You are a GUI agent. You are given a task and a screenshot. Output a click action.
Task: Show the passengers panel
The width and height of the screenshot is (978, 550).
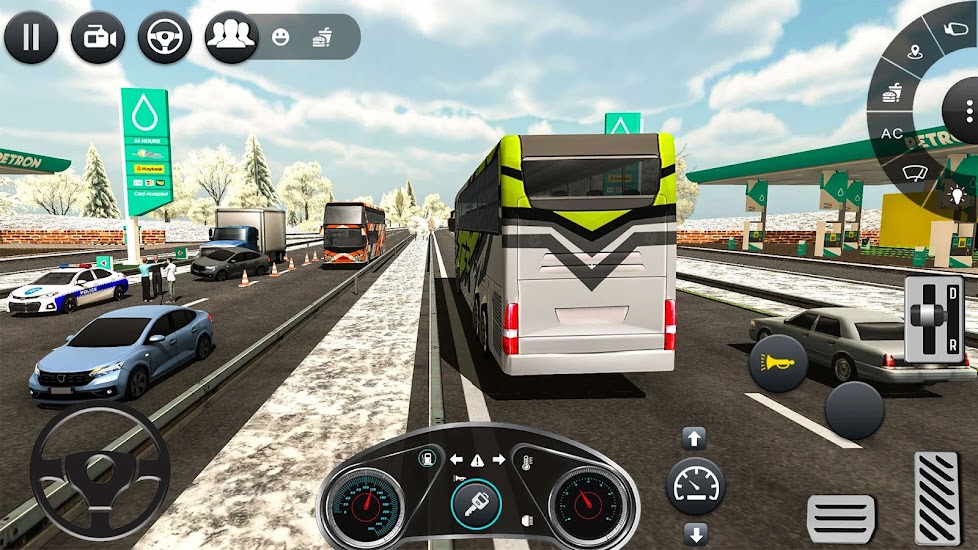pyautogui.click(x=232, y=37)
